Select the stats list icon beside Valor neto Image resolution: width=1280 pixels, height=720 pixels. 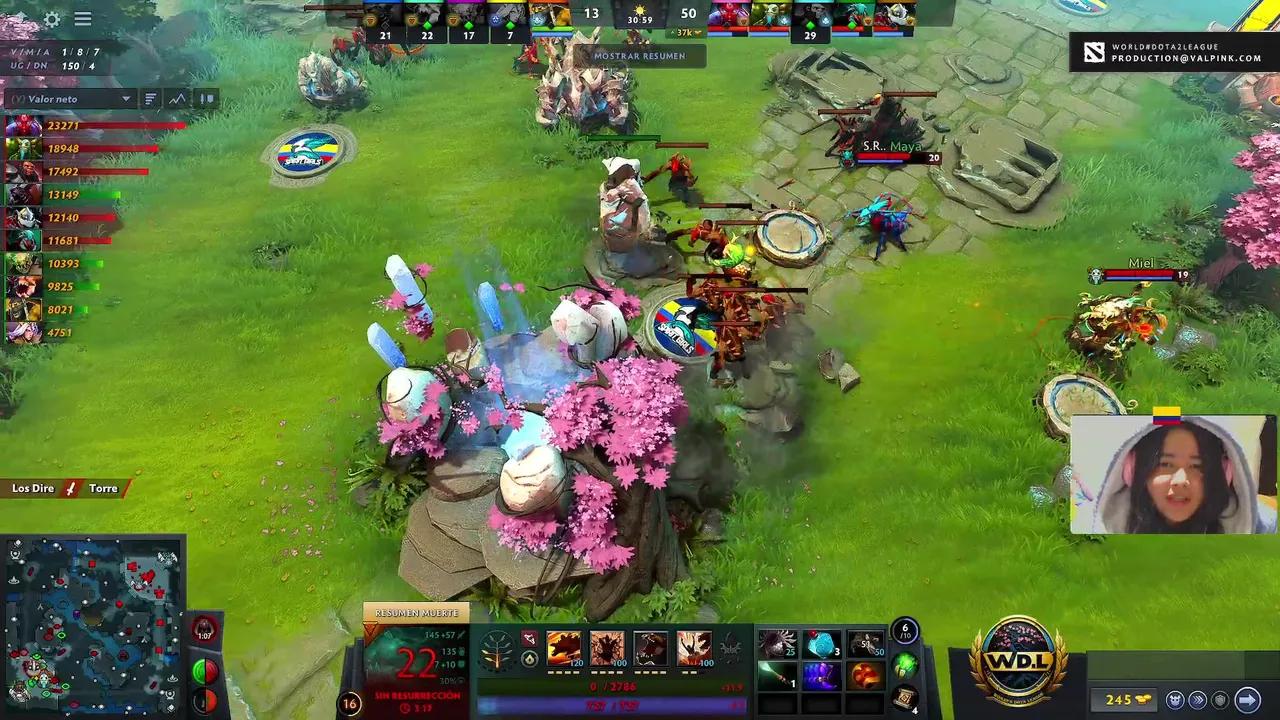click(x=152, y=99)
